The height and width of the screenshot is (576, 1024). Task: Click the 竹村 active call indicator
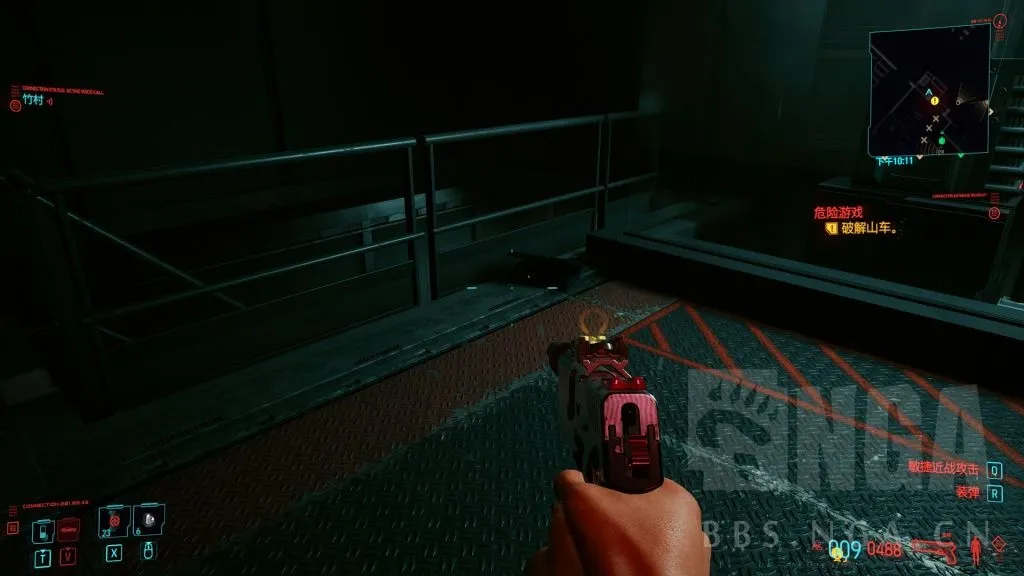pos(33,100)
